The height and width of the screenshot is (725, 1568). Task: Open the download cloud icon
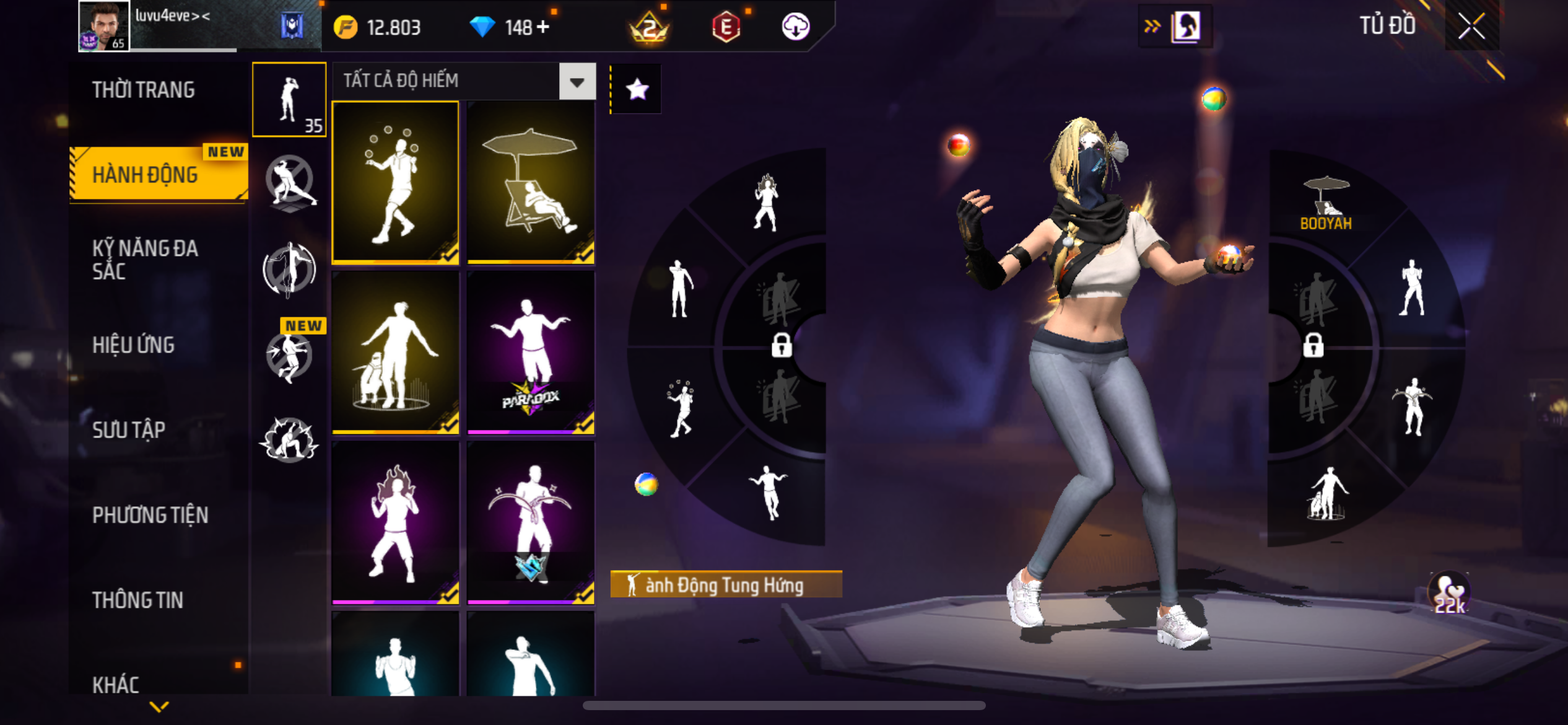[x=796, y=27]
